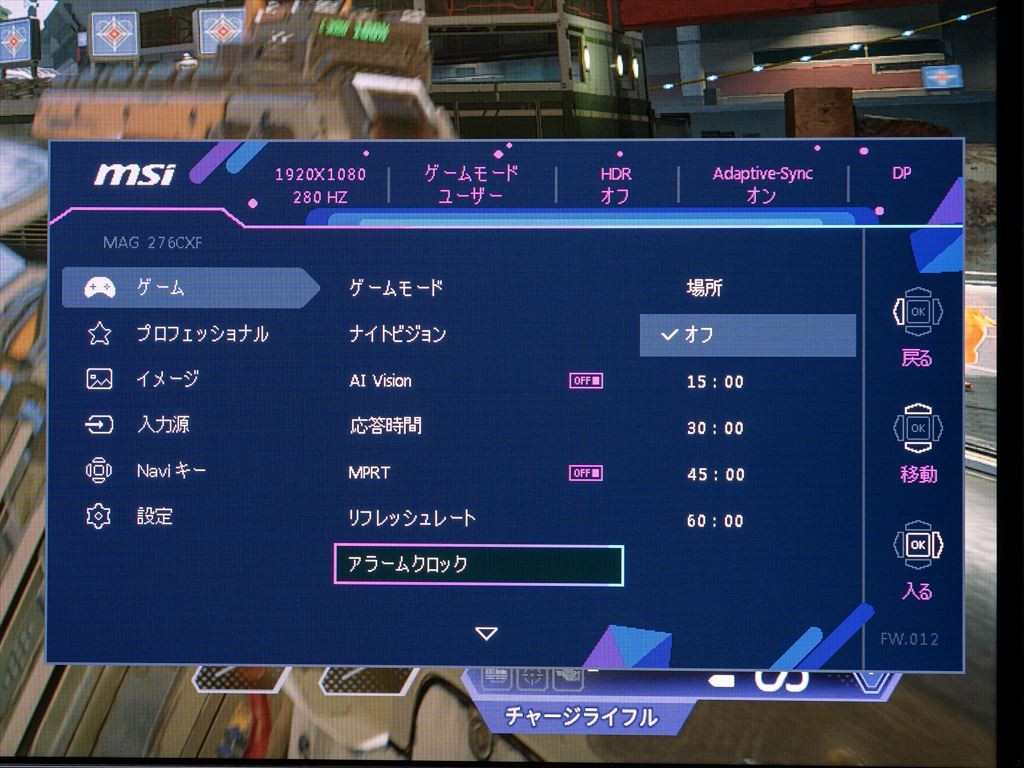The width and height of the screenshot is (1024, 768).
Task: Set the alarm clock to 15:00
Action: click(x=715, y=382)
